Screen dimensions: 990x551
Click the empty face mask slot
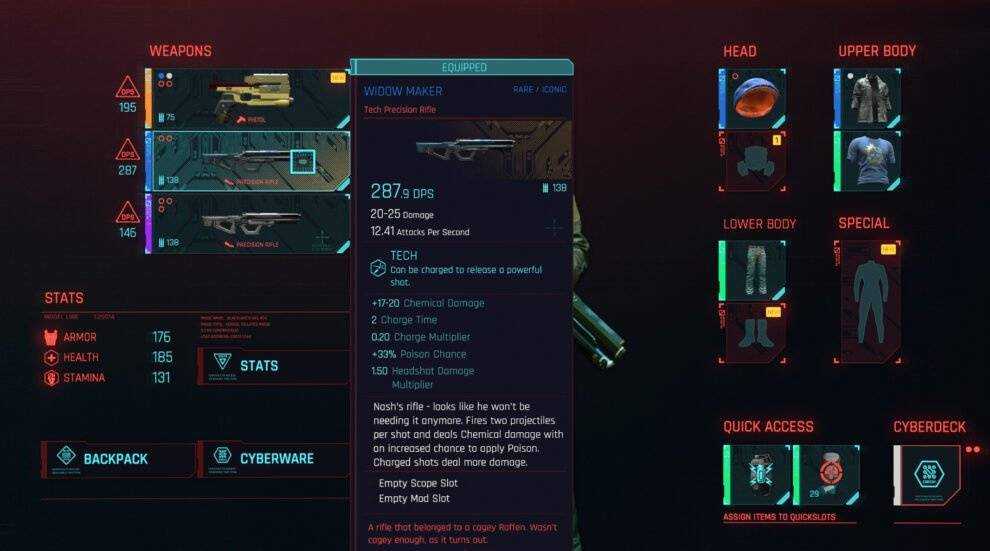[x=752, y=161]
